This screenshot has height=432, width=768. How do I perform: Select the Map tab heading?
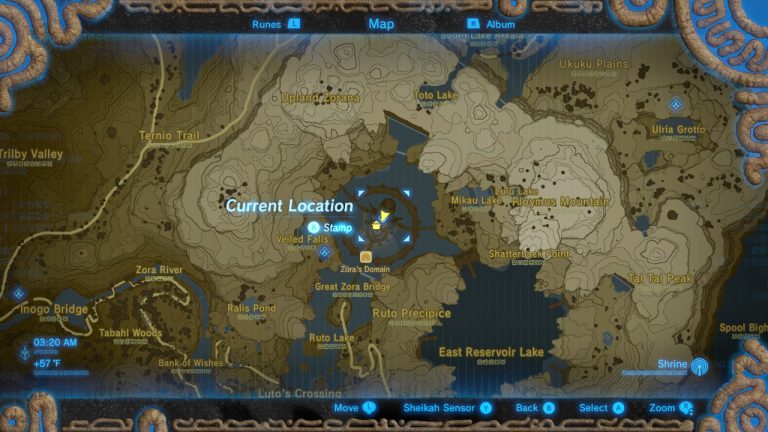coord(381,23)
